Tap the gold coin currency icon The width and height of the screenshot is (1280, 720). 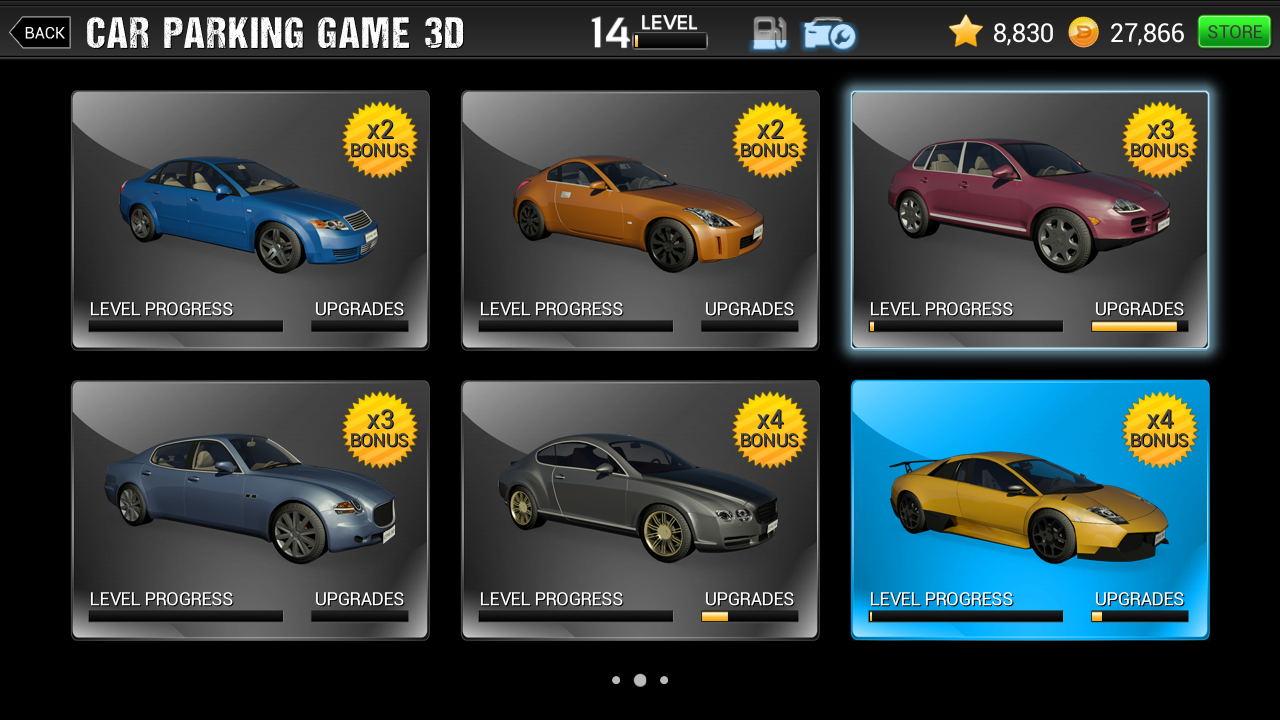point(1083,33)
